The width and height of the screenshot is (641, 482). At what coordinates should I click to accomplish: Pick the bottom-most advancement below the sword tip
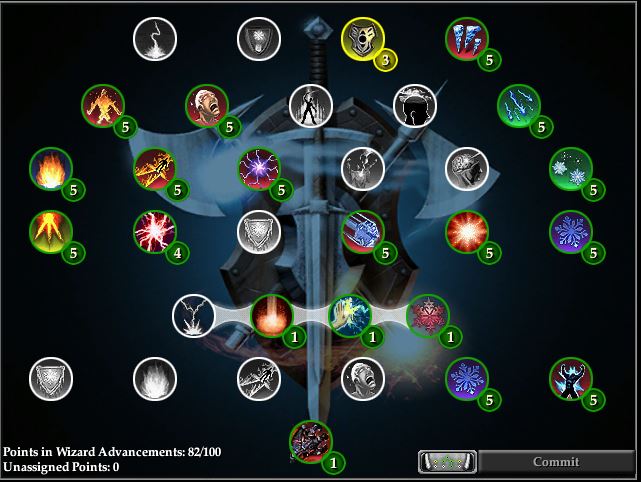pyautogui.click(x=310, y=441)
